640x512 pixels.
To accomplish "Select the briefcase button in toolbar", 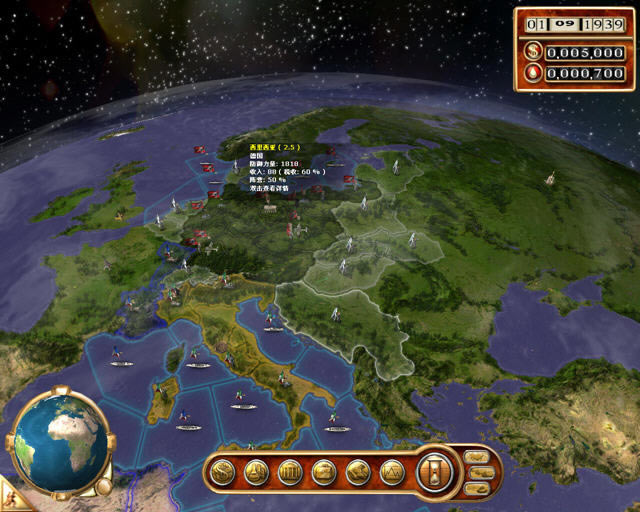I will click(325, 471).
